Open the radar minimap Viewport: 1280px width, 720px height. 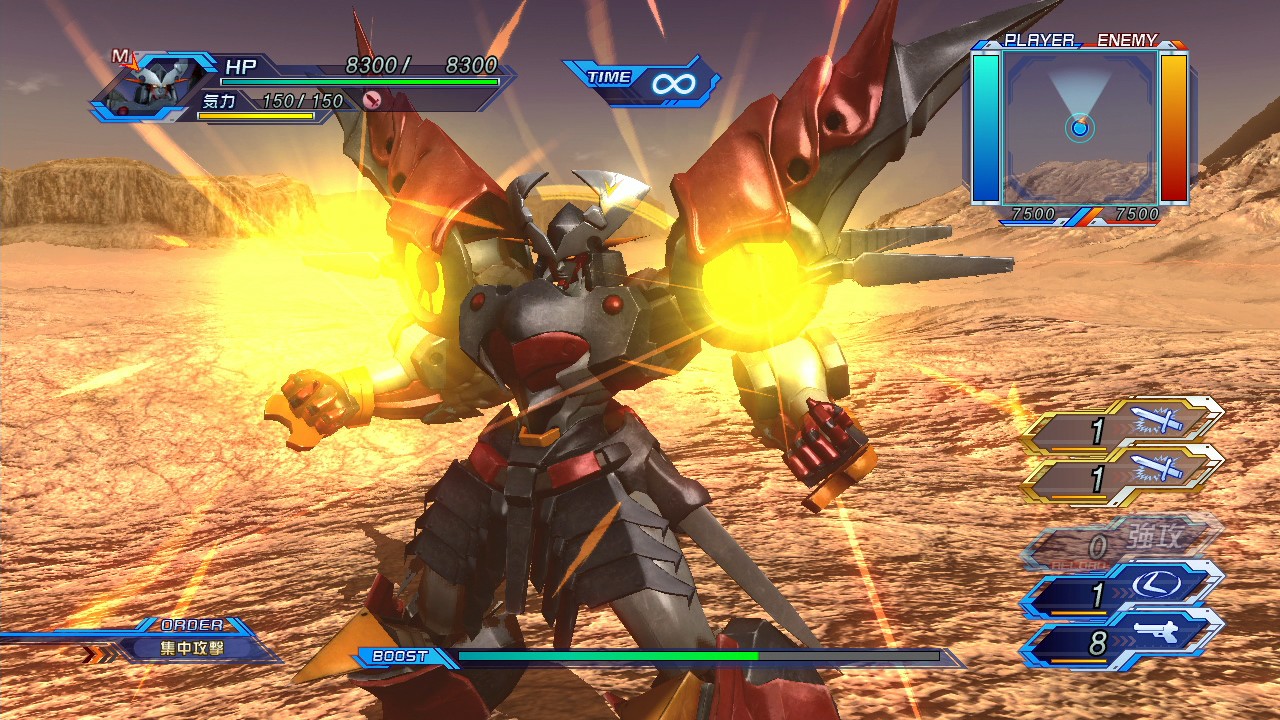1080,127
